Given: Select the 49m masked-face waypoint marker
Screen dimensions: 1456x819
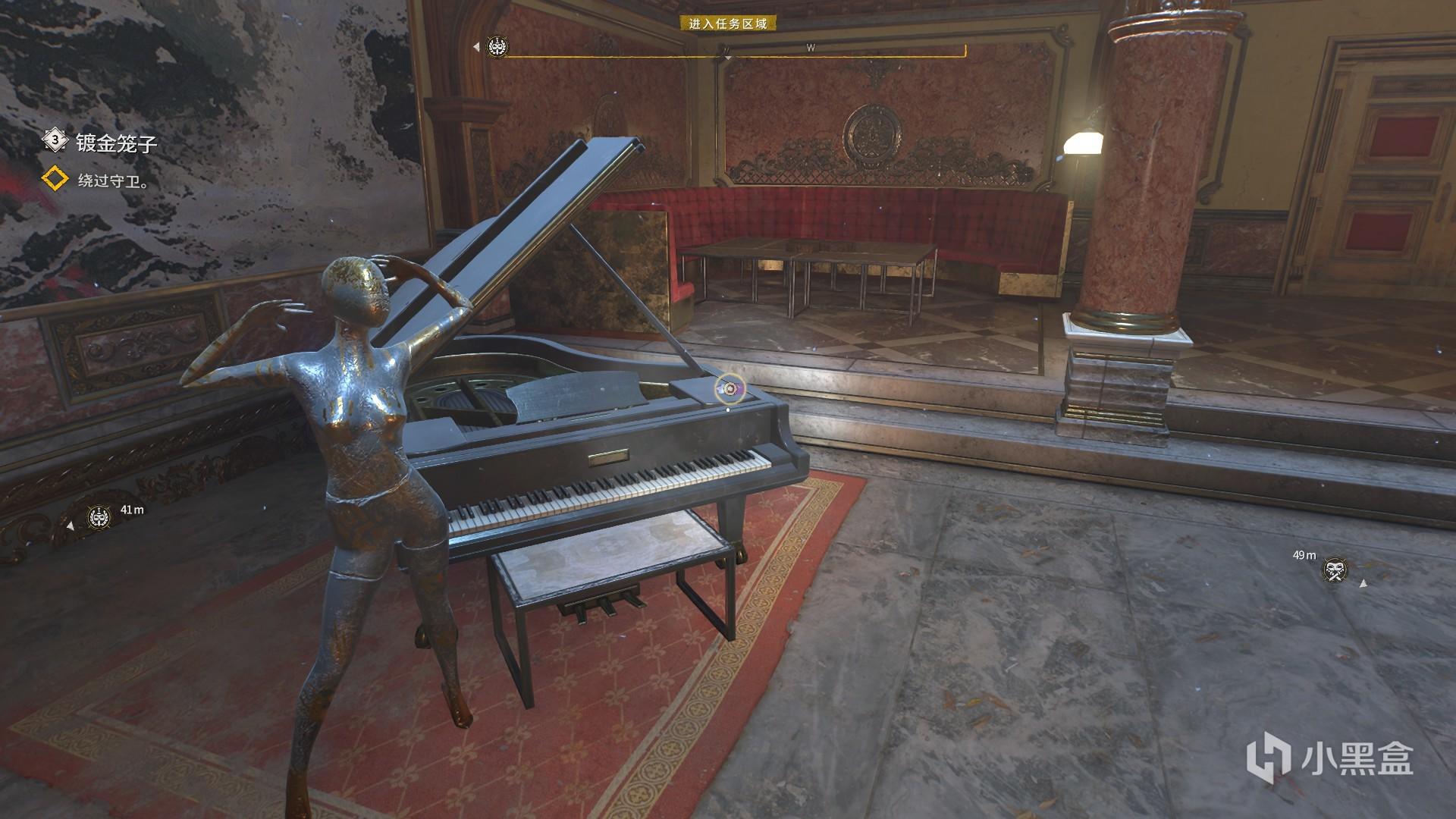Looking at the screenshot, I should point(1334,570).
